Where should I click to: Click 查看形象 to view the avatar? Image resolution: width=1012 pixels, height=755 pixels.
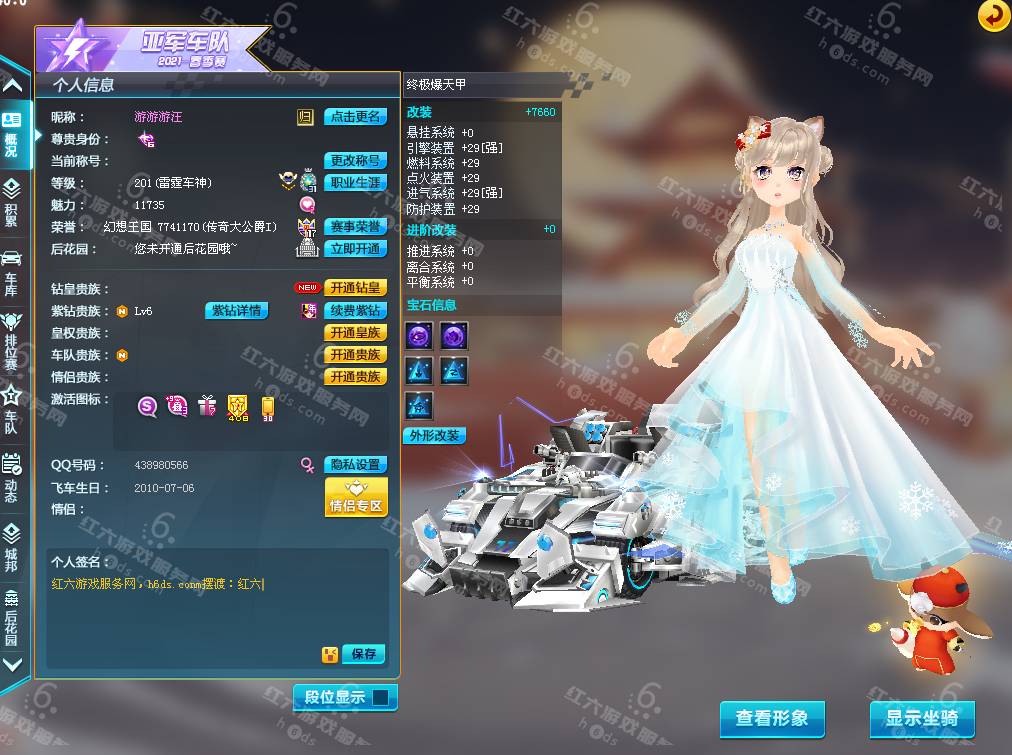(x=771, y=718)
